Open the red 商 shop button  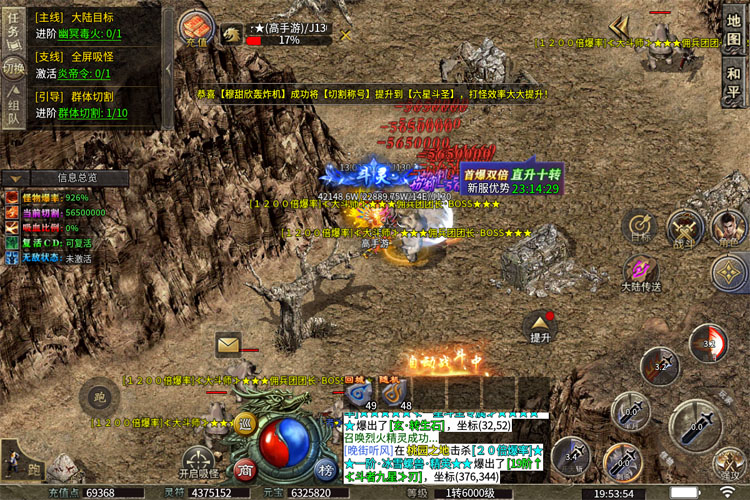(246, 470)
